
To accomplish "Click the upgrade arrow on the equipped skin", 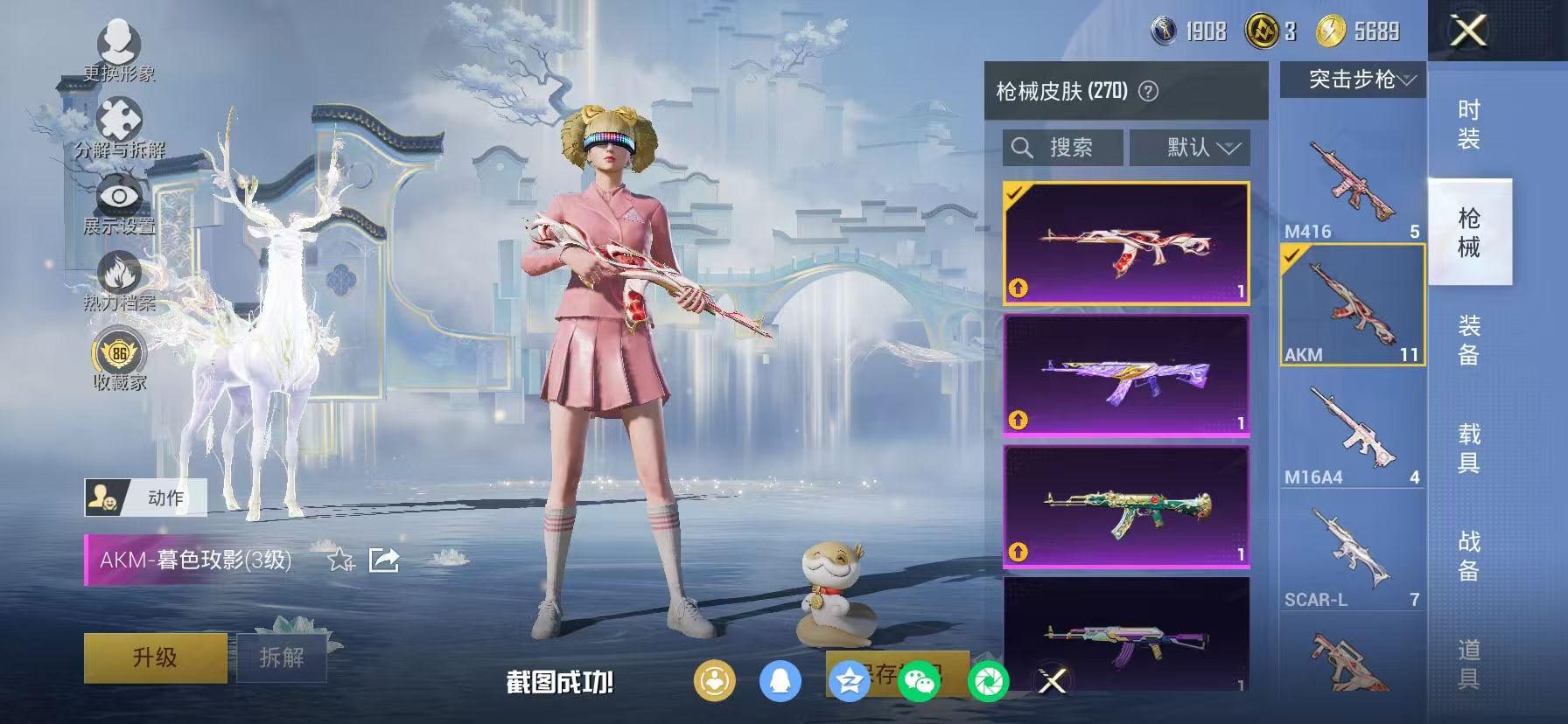I will (1018, 289).
